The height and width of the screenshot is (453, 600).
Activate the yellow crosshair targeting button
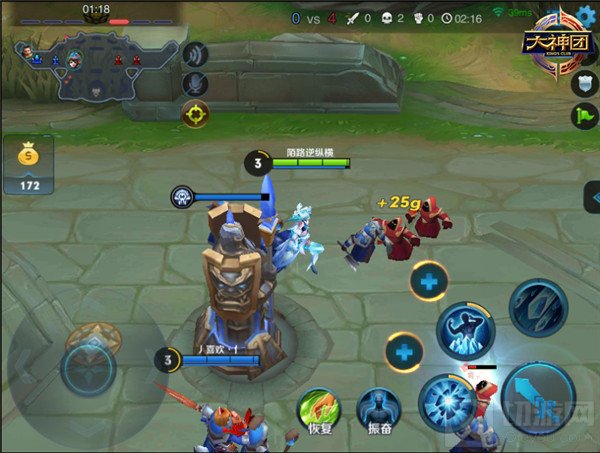coord(195,114)
